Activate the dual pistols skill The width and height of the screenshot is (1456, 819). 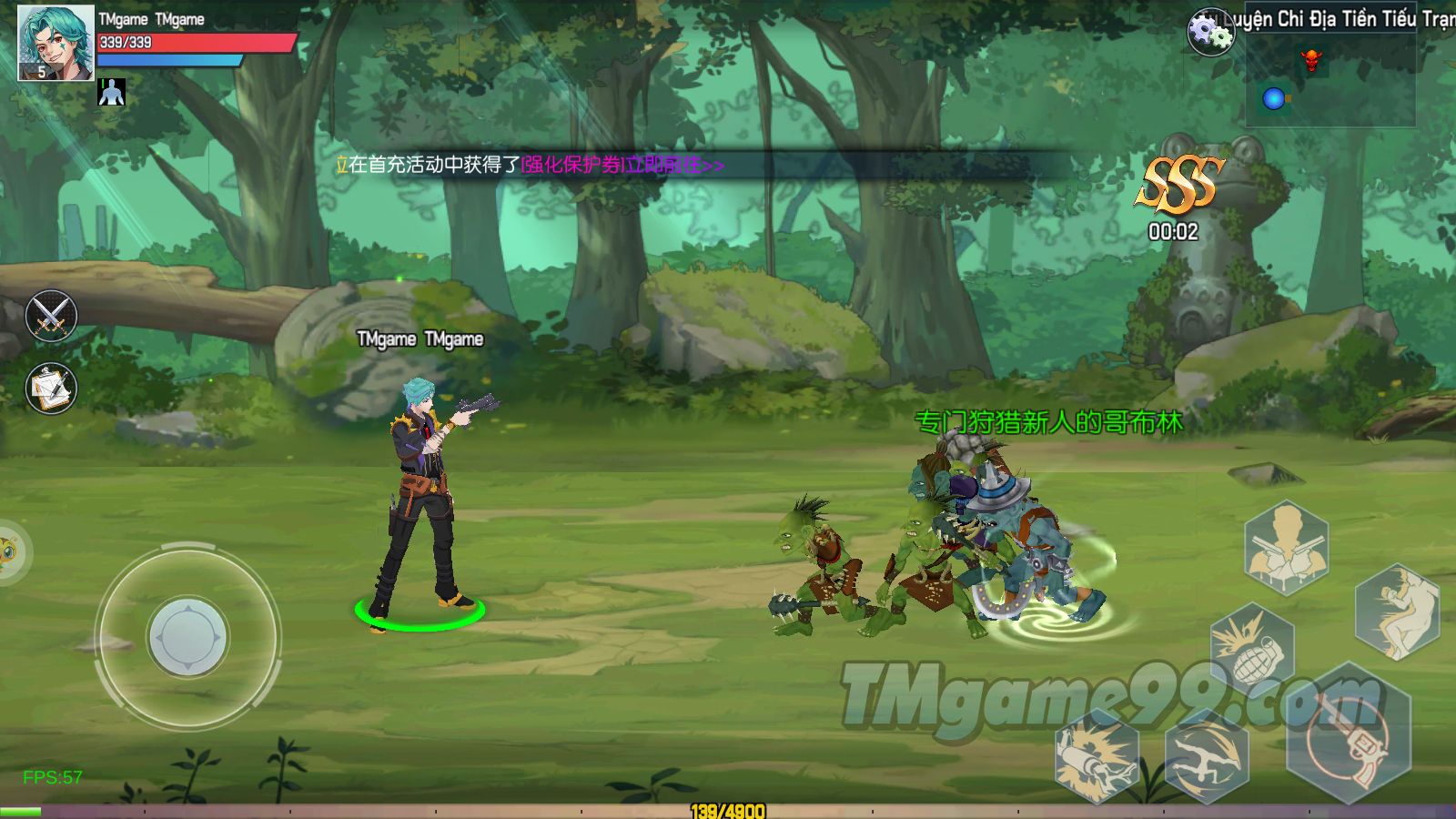[1286, 547]
